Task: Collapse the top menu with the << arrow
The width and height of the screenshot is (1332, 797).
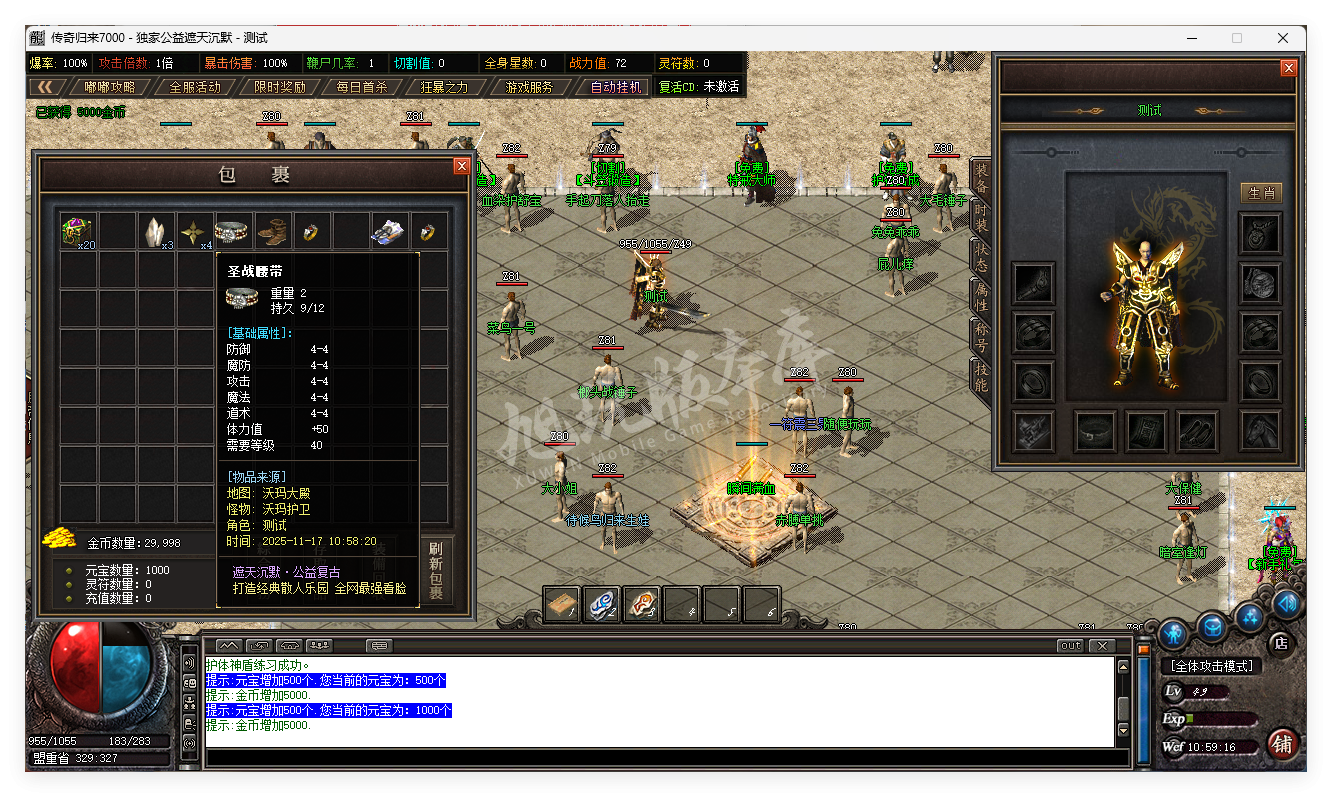Action: [47, 86]
